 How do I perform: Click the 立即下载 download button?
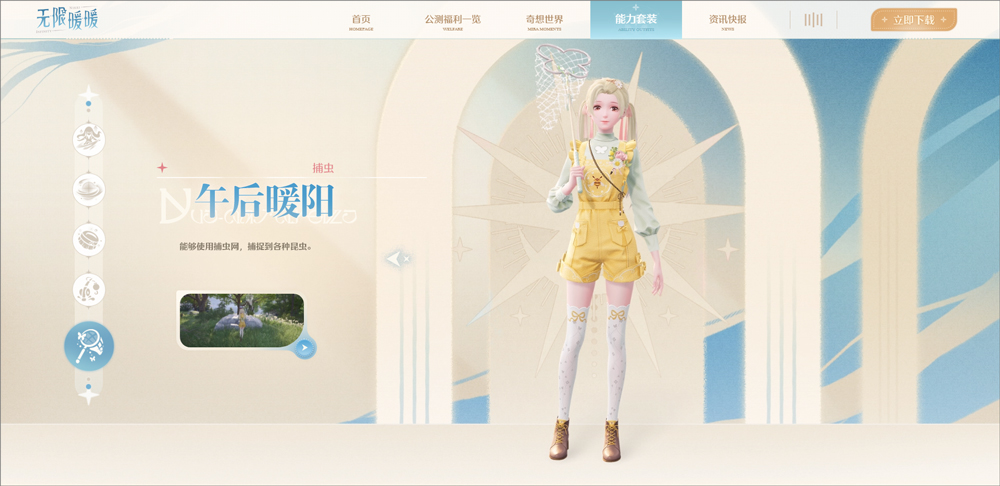coord(913,20)
